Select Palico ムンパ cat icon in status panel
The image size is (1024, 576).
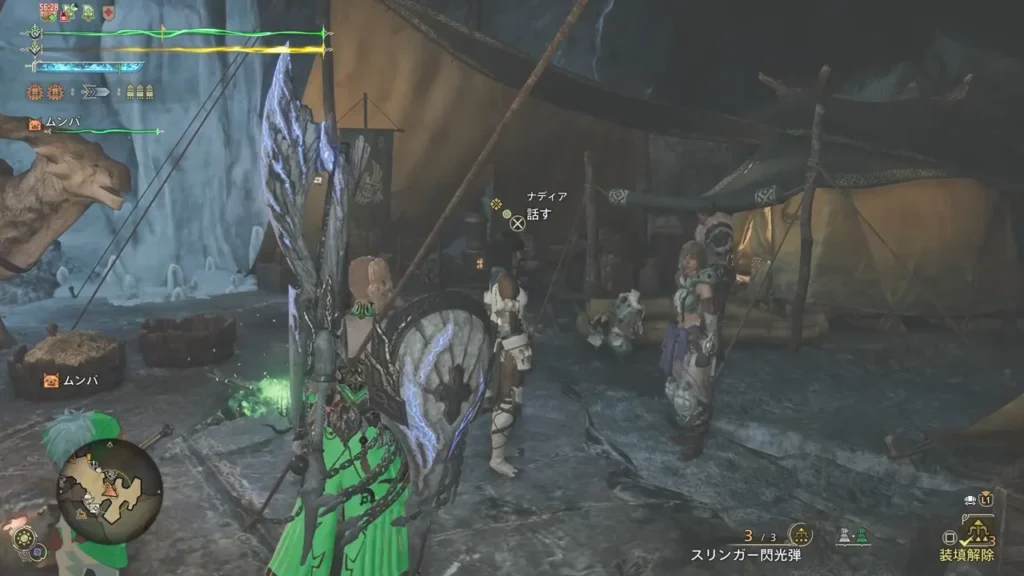pyautogui.click(x=35, y=124)
